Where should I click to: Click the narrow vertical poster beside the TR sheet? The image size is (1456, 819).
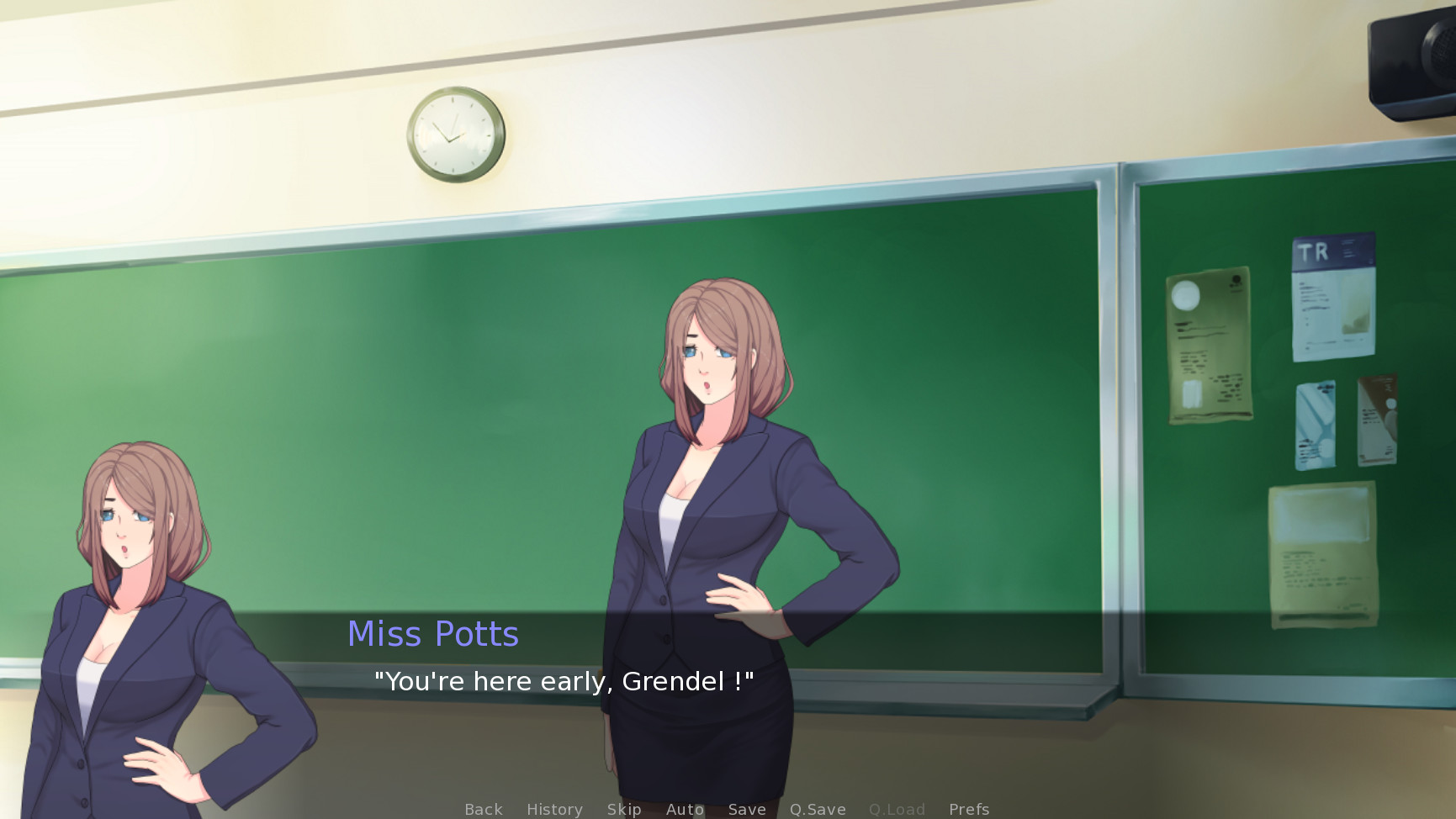click(1375, 420)
